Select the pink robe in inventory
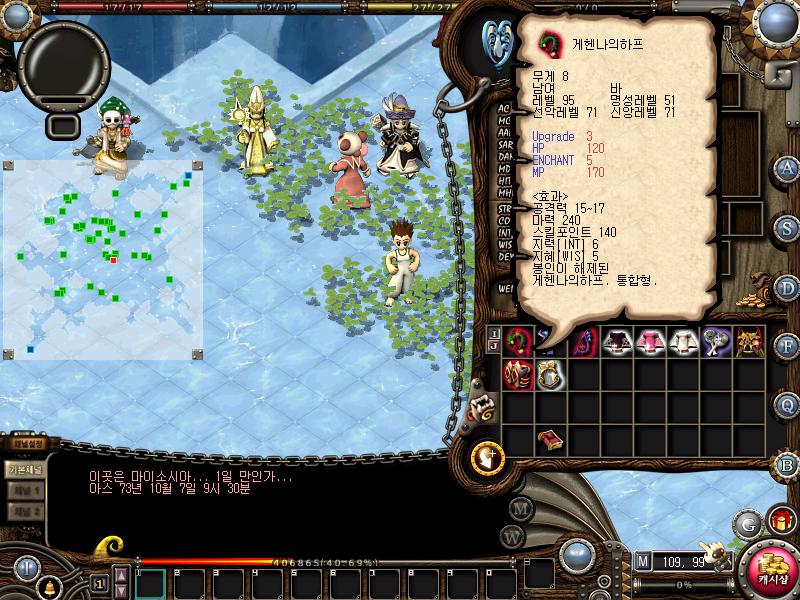The height and width of the screenshot is (600, 800). [650, 342]
